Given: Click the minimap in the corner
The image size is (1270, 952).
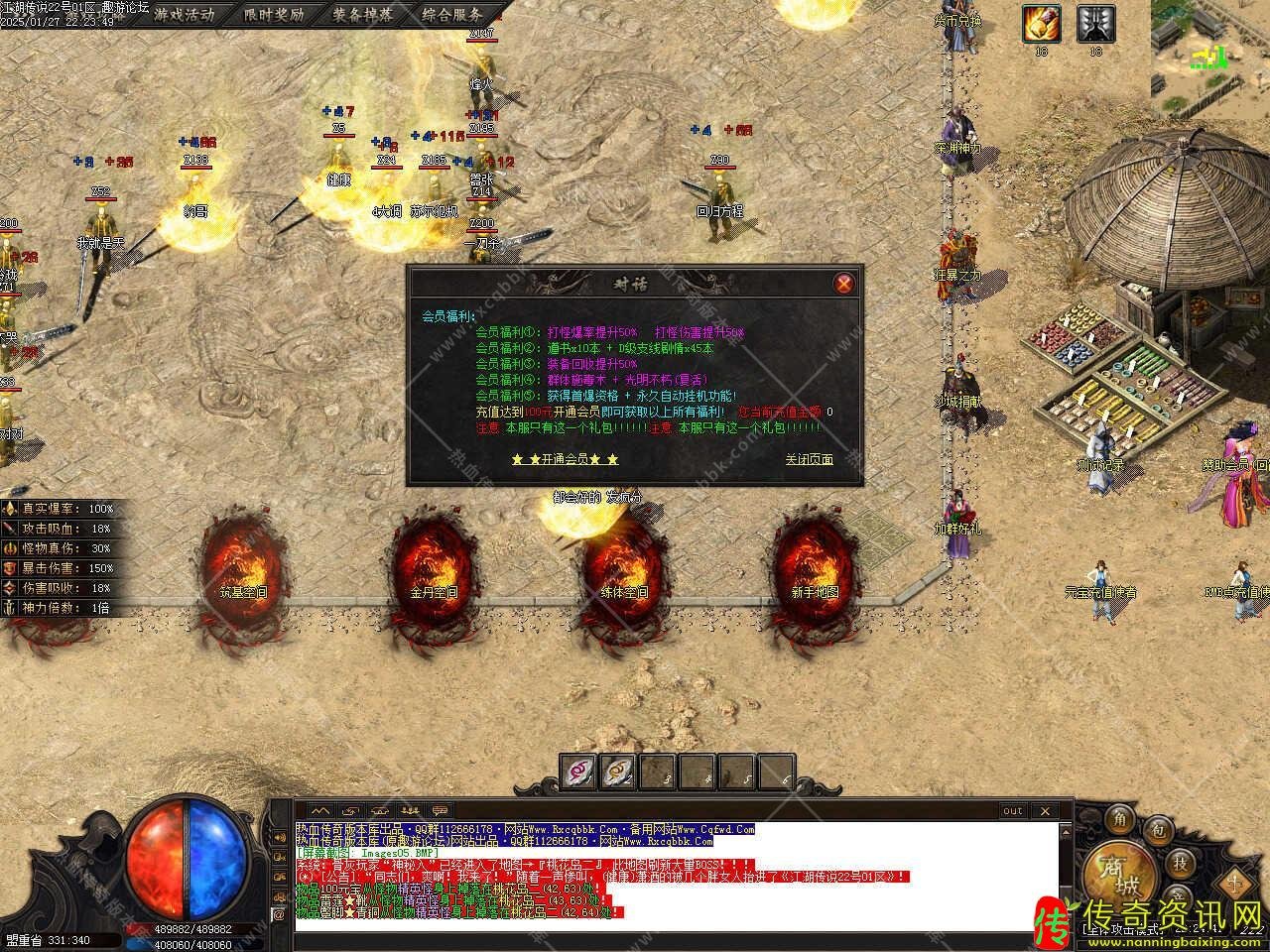Looking at the screenshot, I should point(1210,50).
